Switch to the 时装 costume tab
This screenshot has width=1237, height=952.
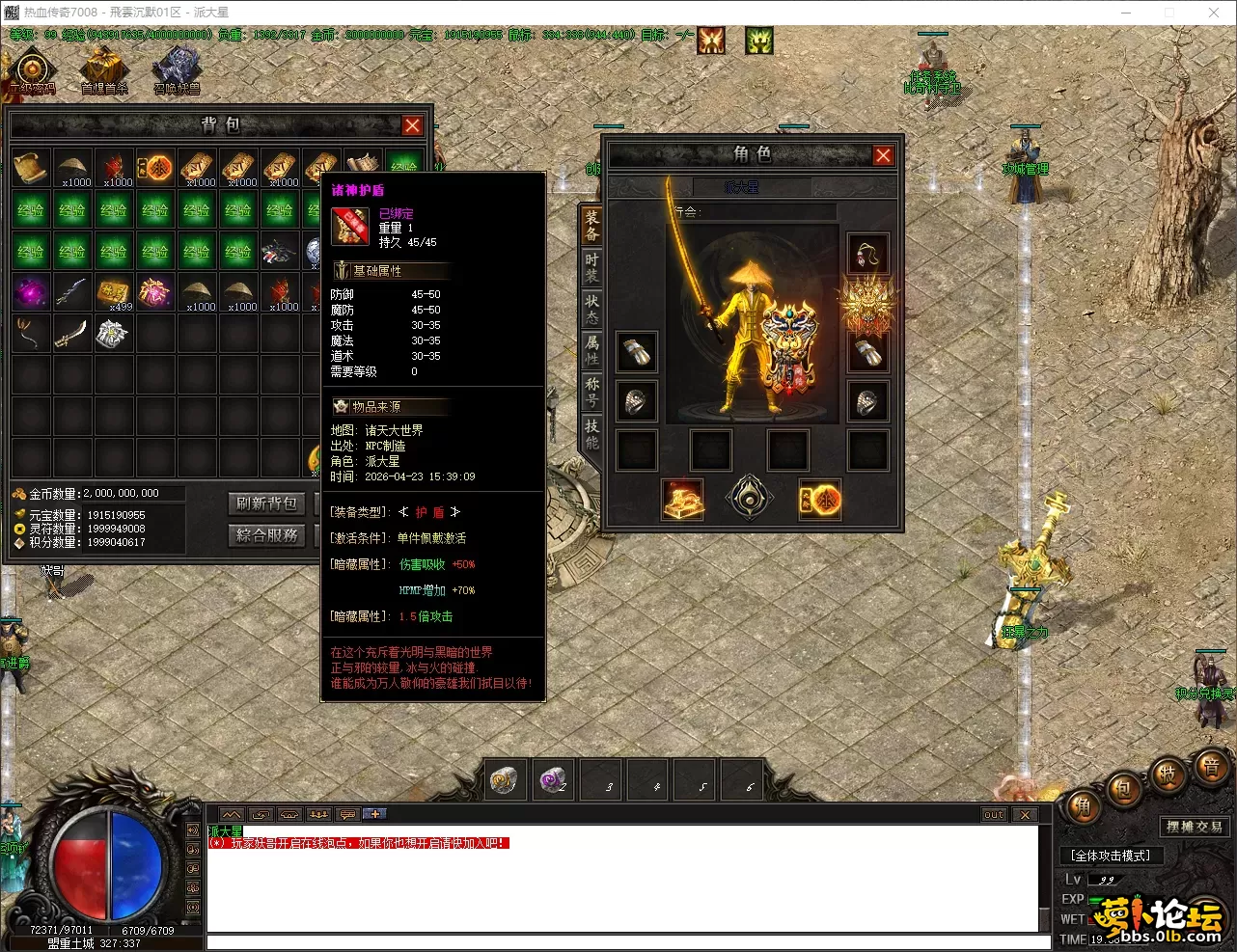pyautogui.click(x=591, y=267)
